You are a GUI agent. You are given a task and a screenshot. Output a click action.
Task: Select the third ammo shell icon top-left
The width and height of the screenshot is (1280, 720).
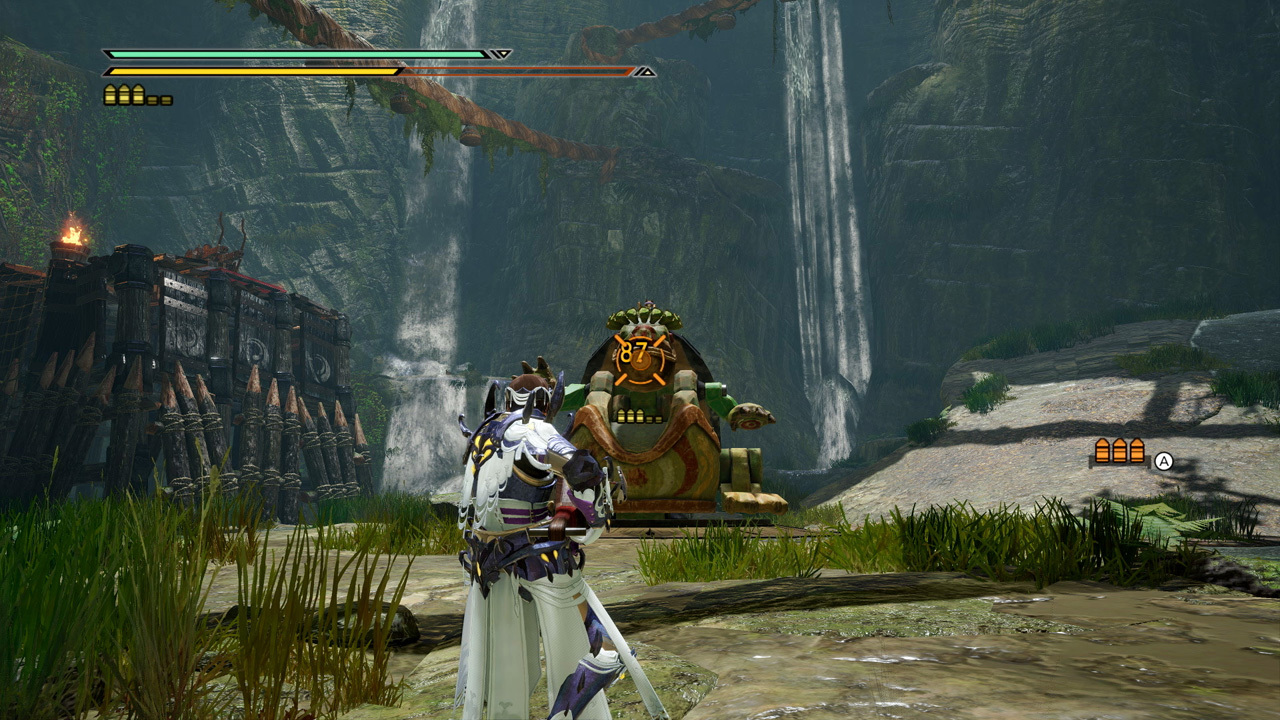click(x=137, y=96)
